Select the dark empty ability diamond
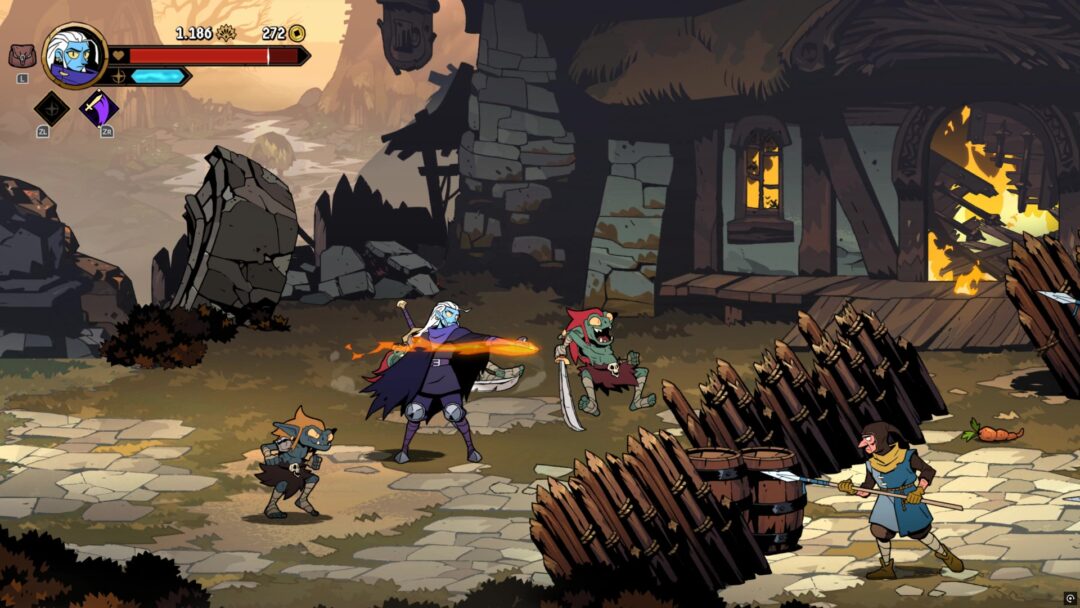 (x=51, y=108)
